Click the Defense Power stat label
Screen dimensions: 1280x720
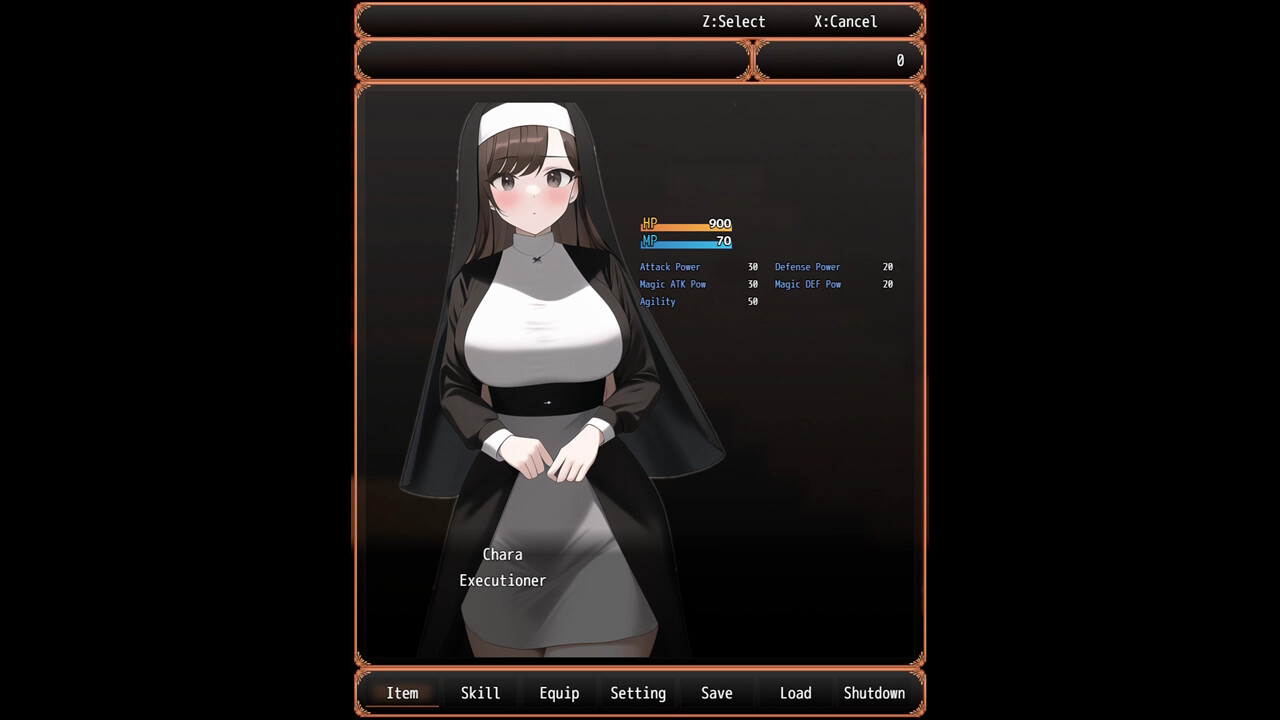coord(808,267)
